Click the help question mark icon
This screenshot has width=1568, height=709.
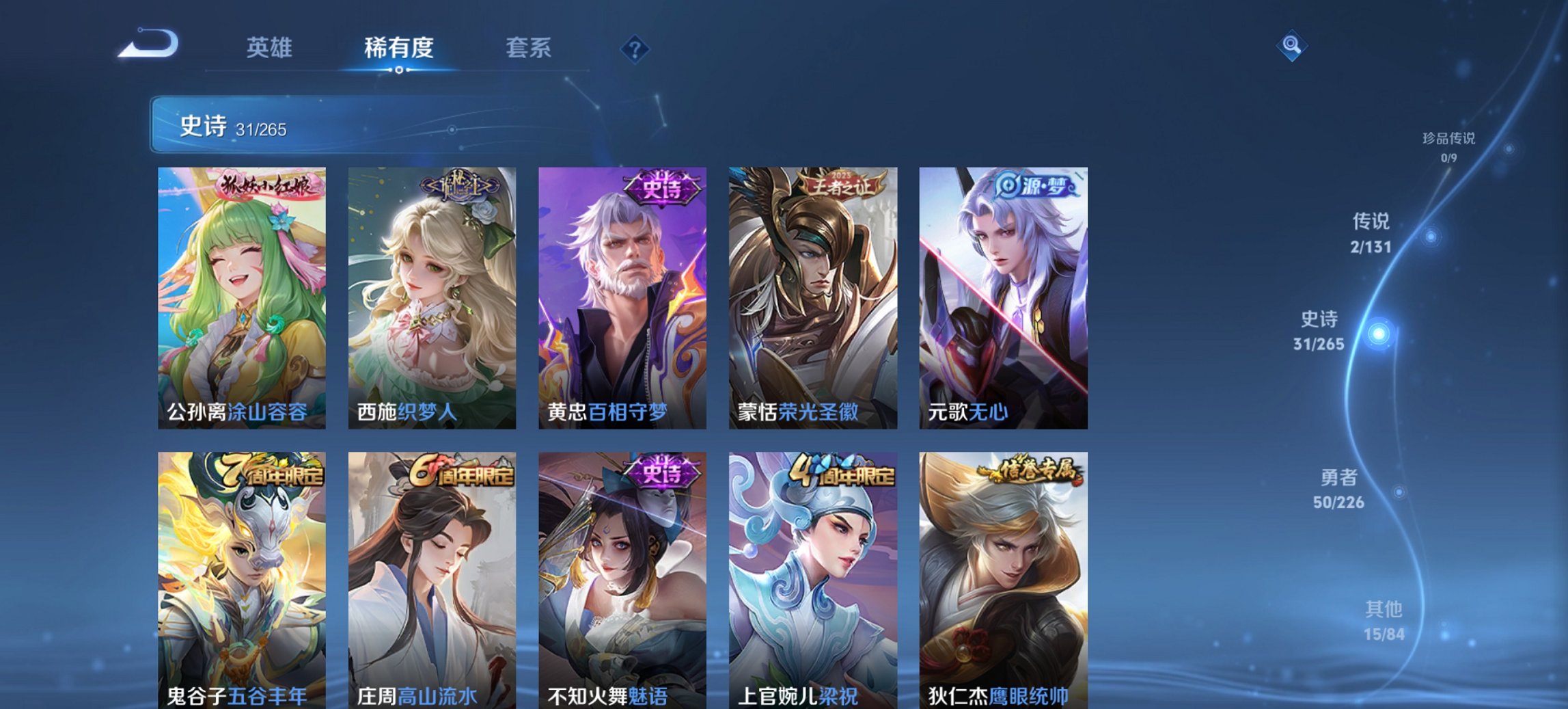coord(634,48)
